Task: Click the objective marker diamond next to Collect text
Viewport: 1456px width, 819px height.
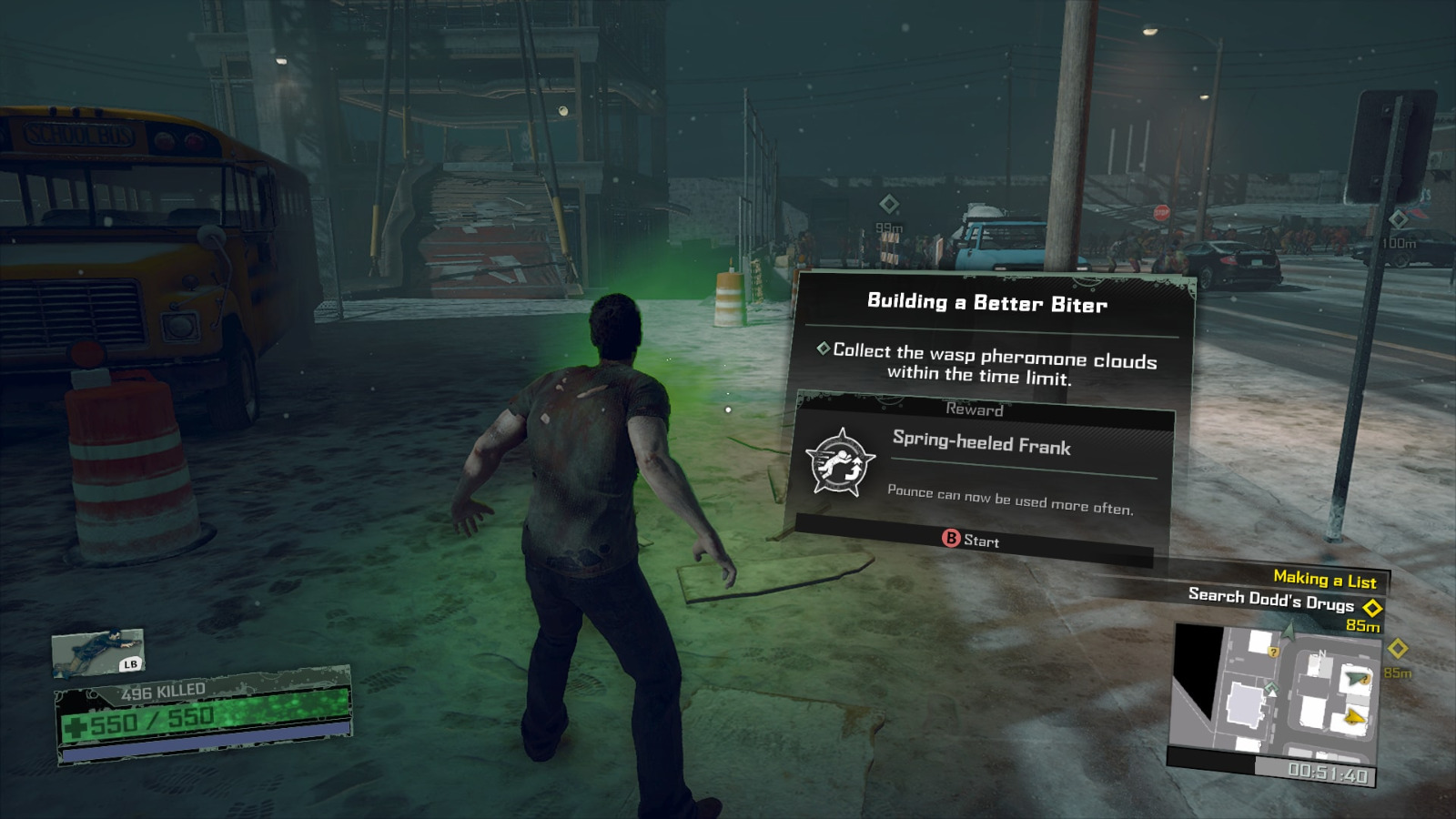Action: [825, 348]
